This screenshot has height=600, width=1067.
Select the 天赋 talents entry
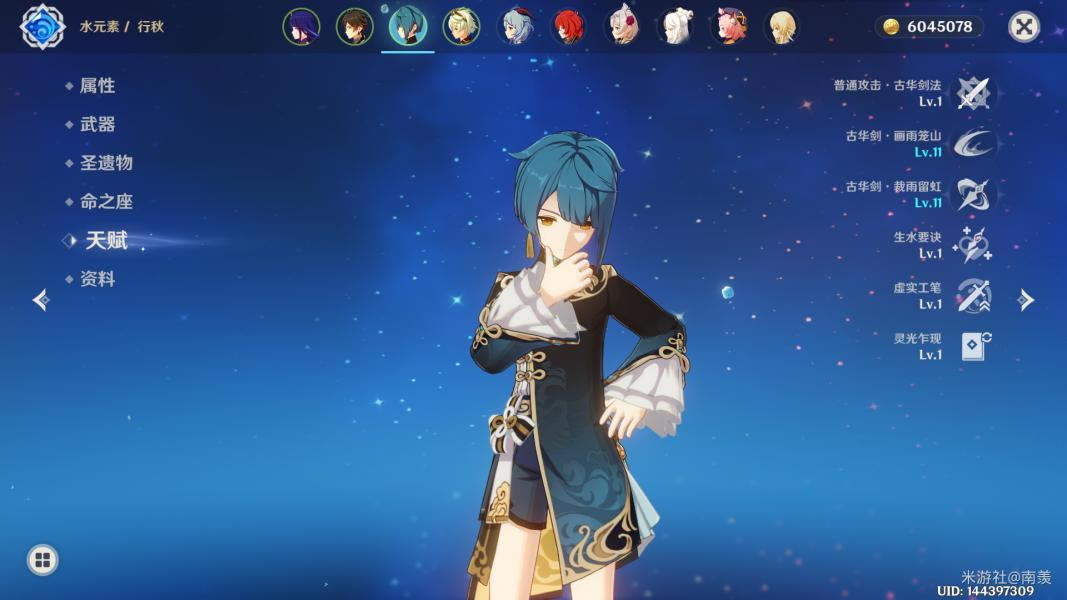(x=106, y=241)
